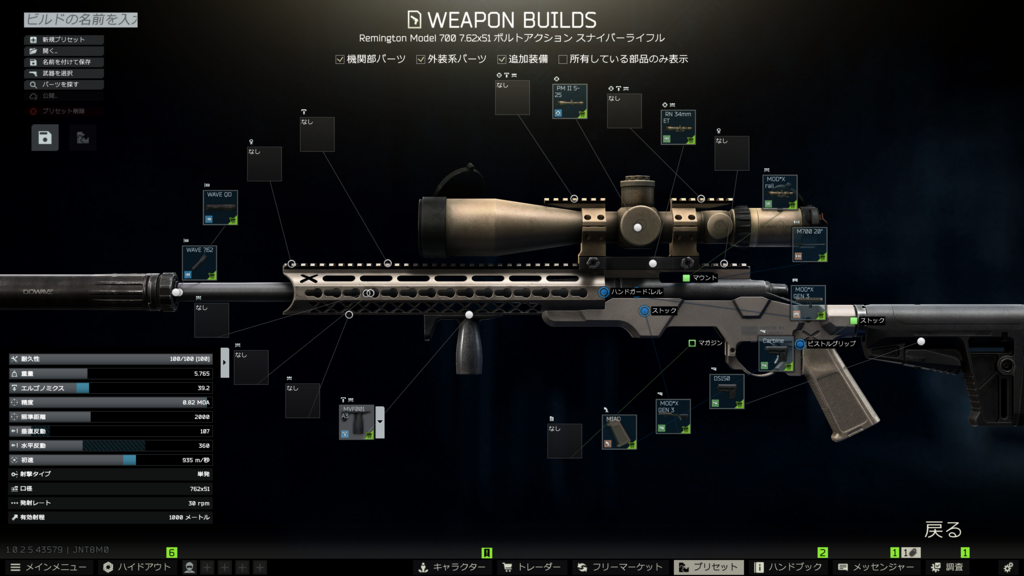Choose save with name (名前を付けて保存)
The image size is (1024, 576).
tap(64, 62)
